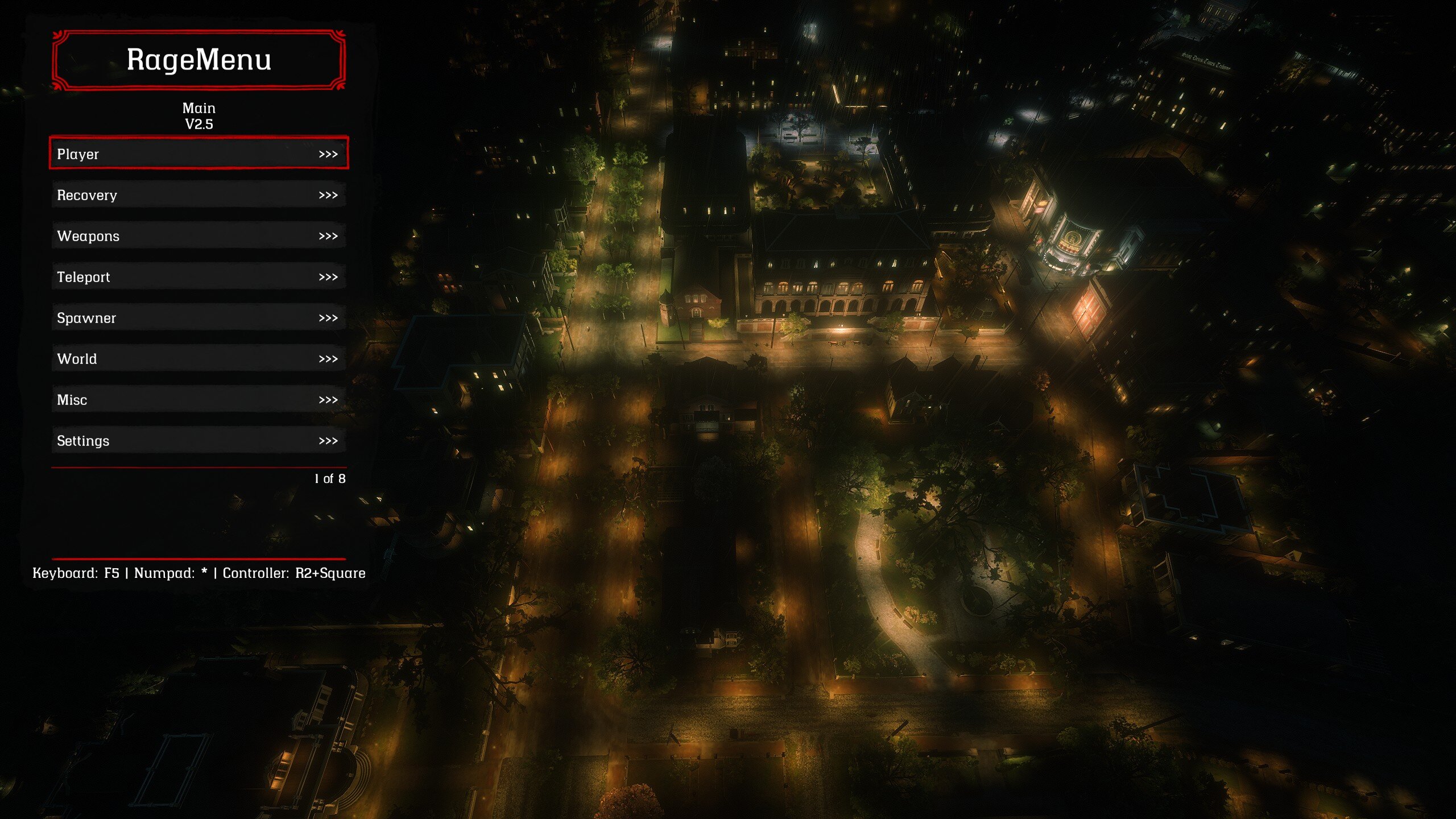Viewport: 1456px width, 819px height.
Task: Choose the Teleport menu item
Action: tap(198, 277)
